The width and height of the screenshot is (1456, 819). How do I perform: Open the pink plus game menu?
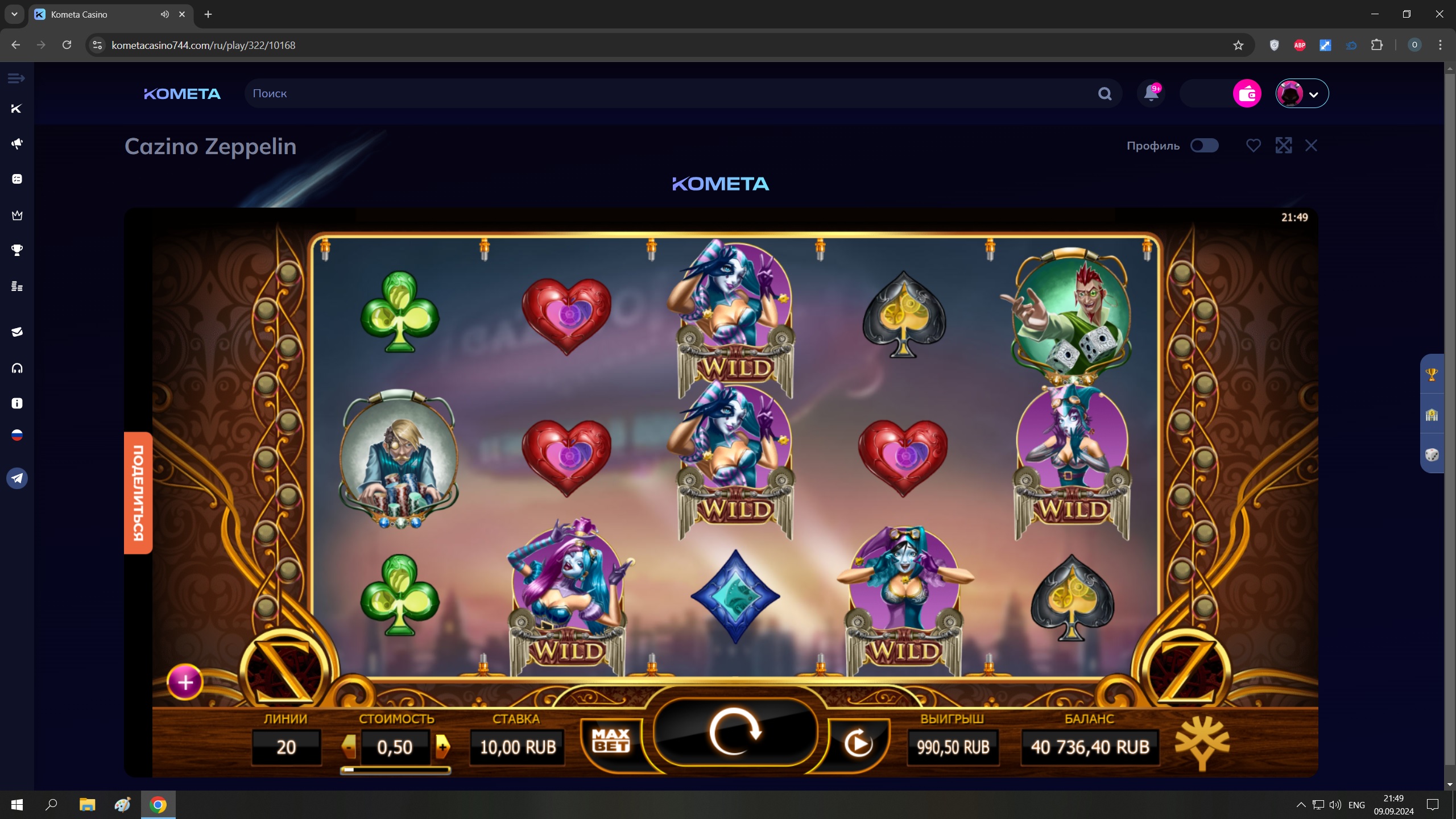tap(185, 681)
